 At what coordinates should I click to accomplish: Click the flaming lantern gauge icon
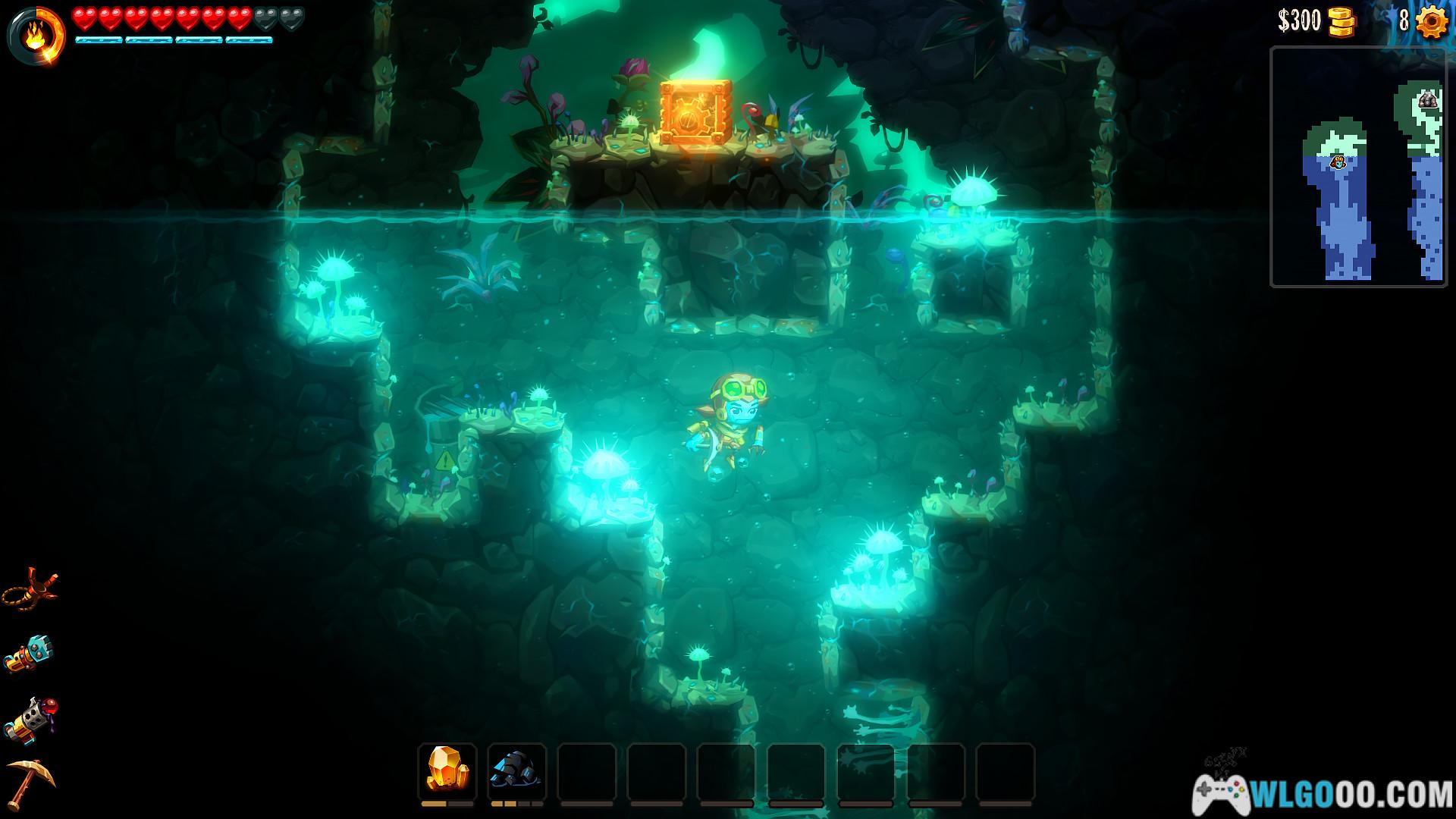[x=36, y=34]
